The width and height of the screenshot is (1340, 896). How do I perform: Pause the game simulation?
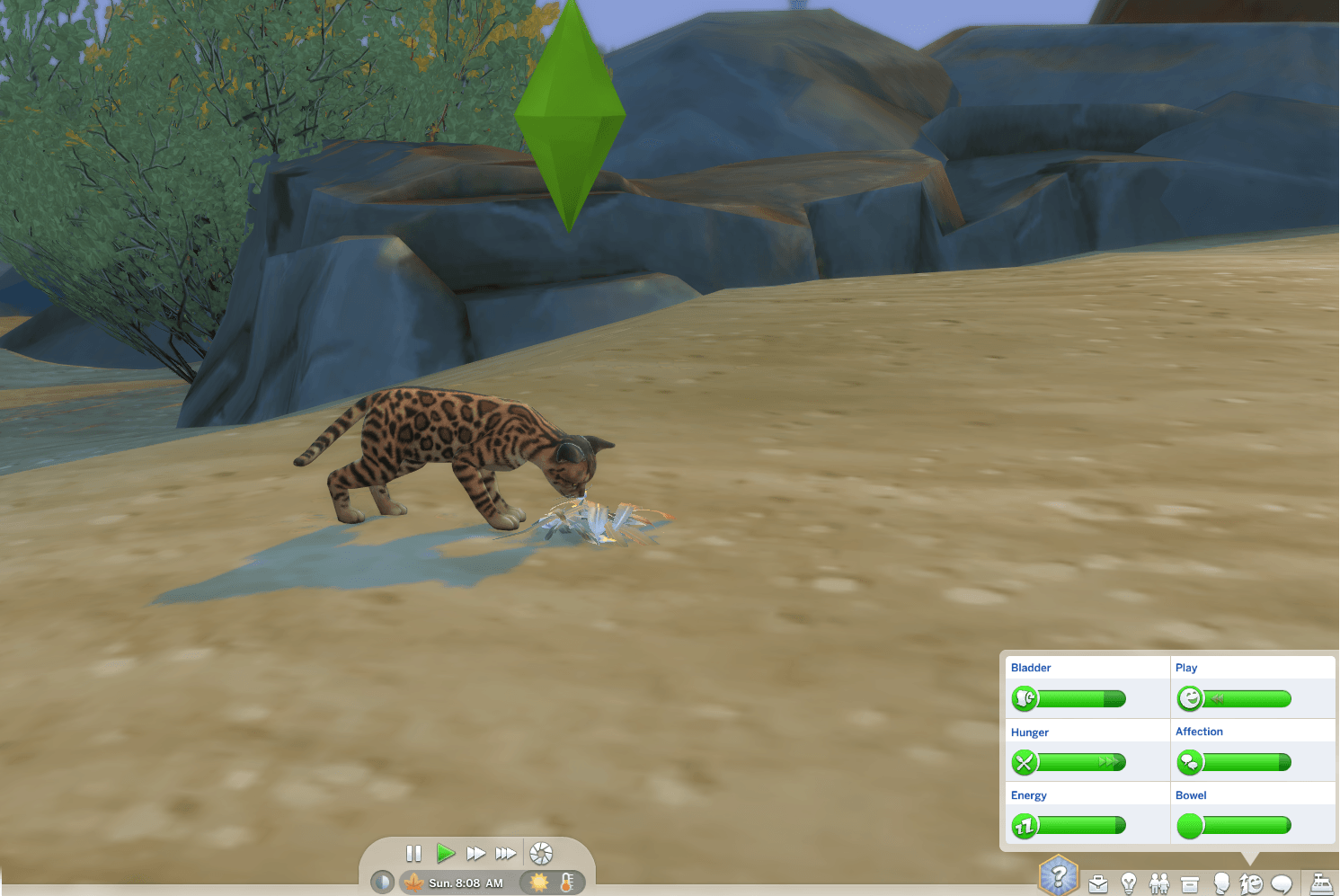point(413,852)
